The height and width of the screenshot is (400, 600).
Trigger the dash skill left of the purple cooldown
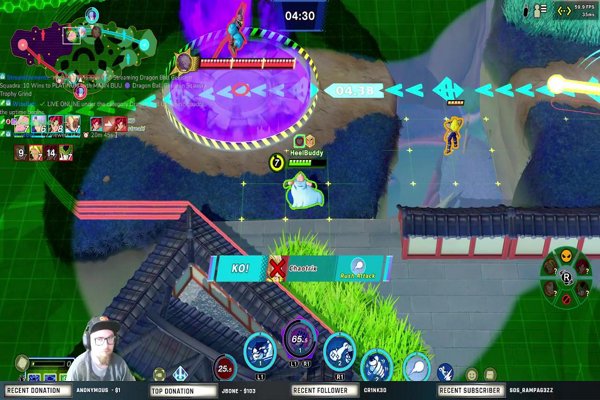click(259, 352)
